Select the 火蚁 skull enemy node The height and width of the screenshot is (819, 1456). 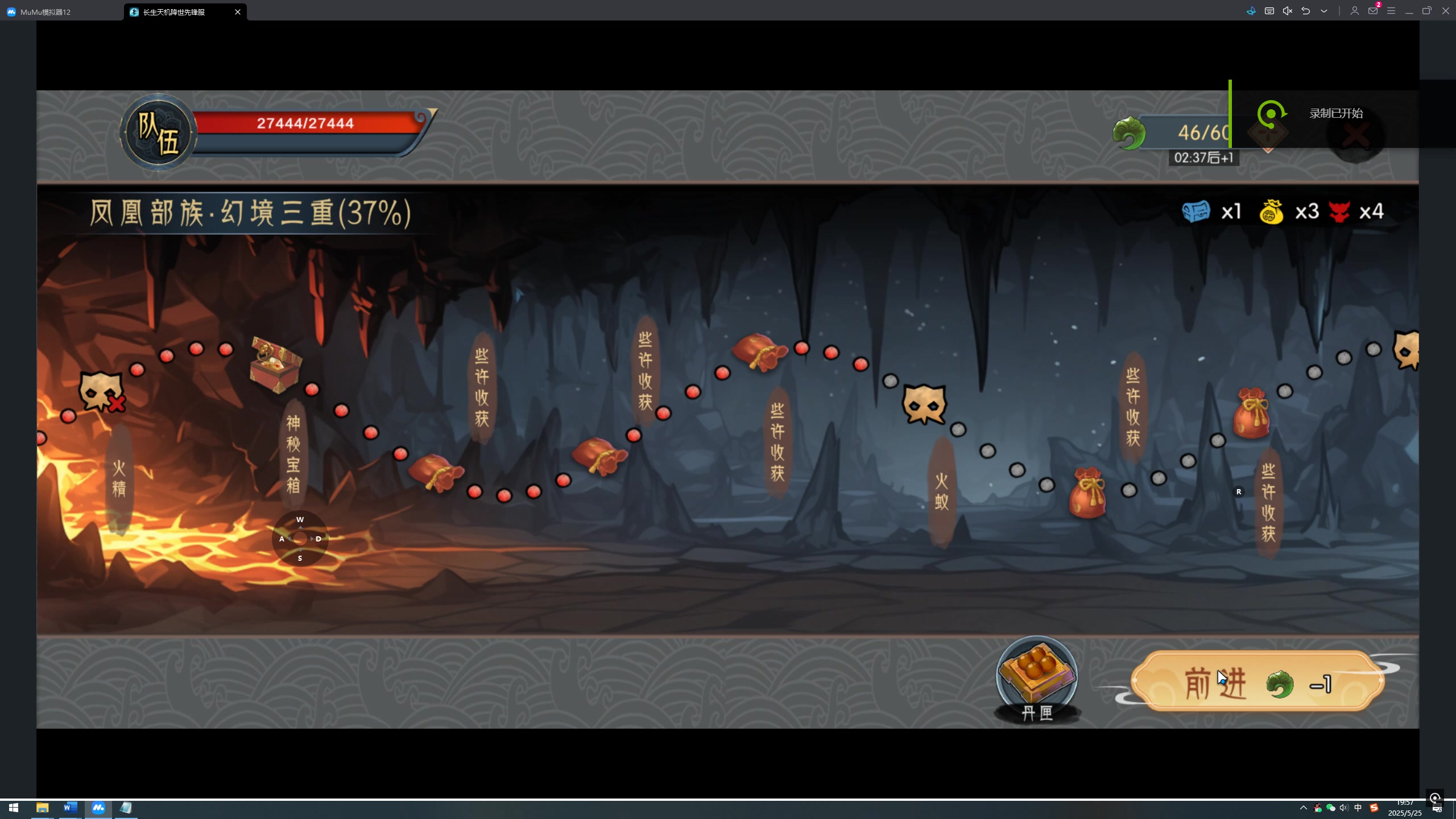point(924,404)
